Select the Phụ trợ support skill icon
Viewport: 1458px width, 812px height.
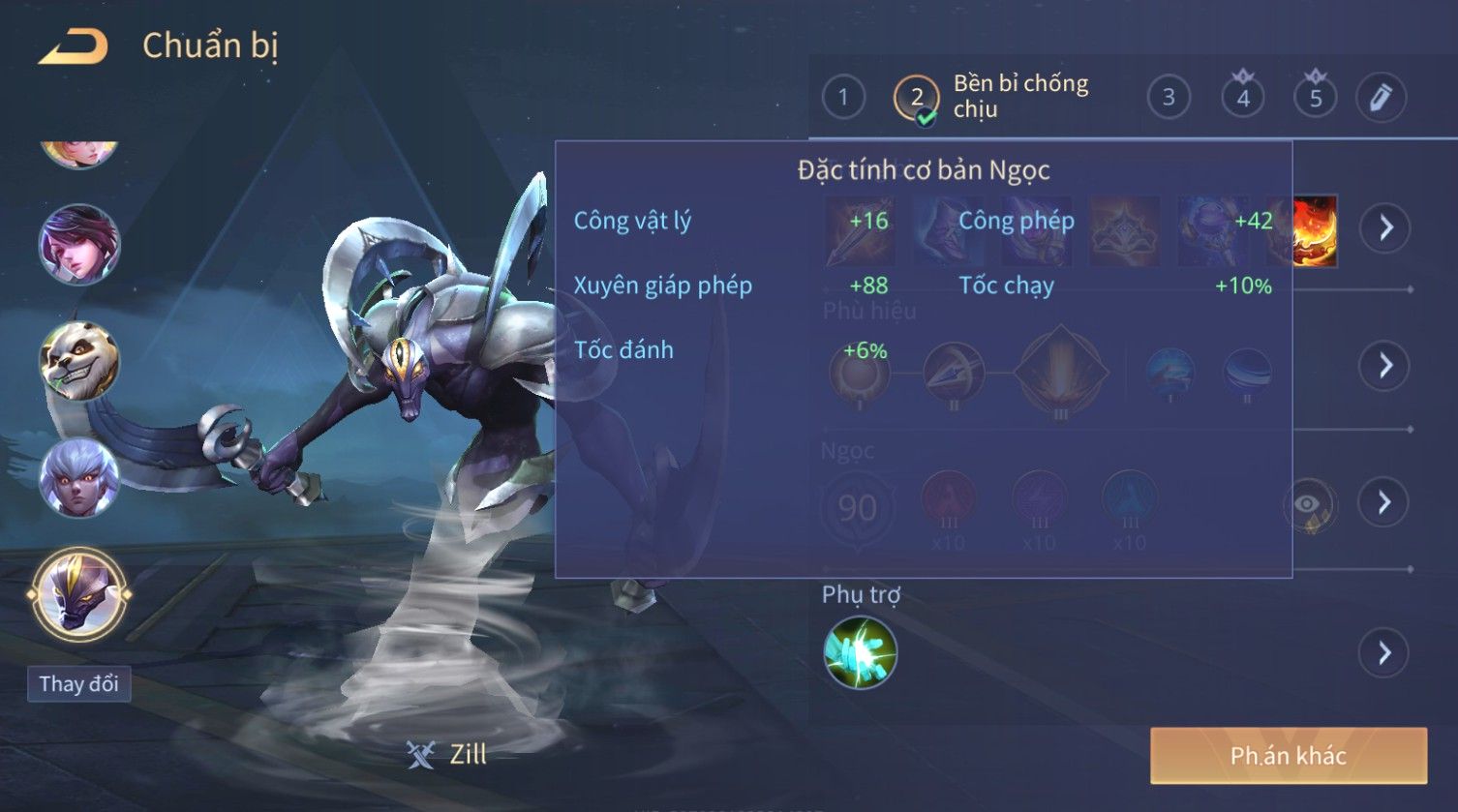click(860, 653)
